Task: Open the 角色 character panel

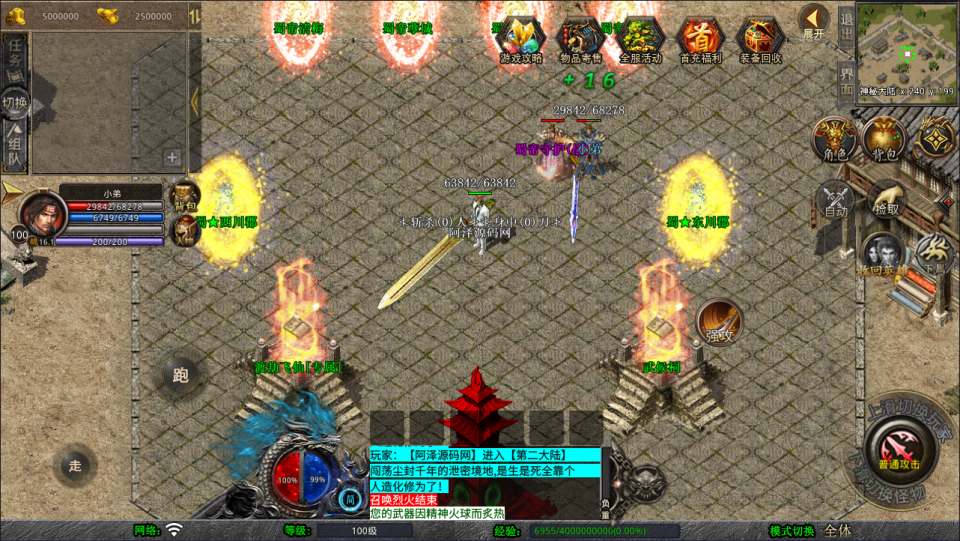Action: (x=832, y=139)
